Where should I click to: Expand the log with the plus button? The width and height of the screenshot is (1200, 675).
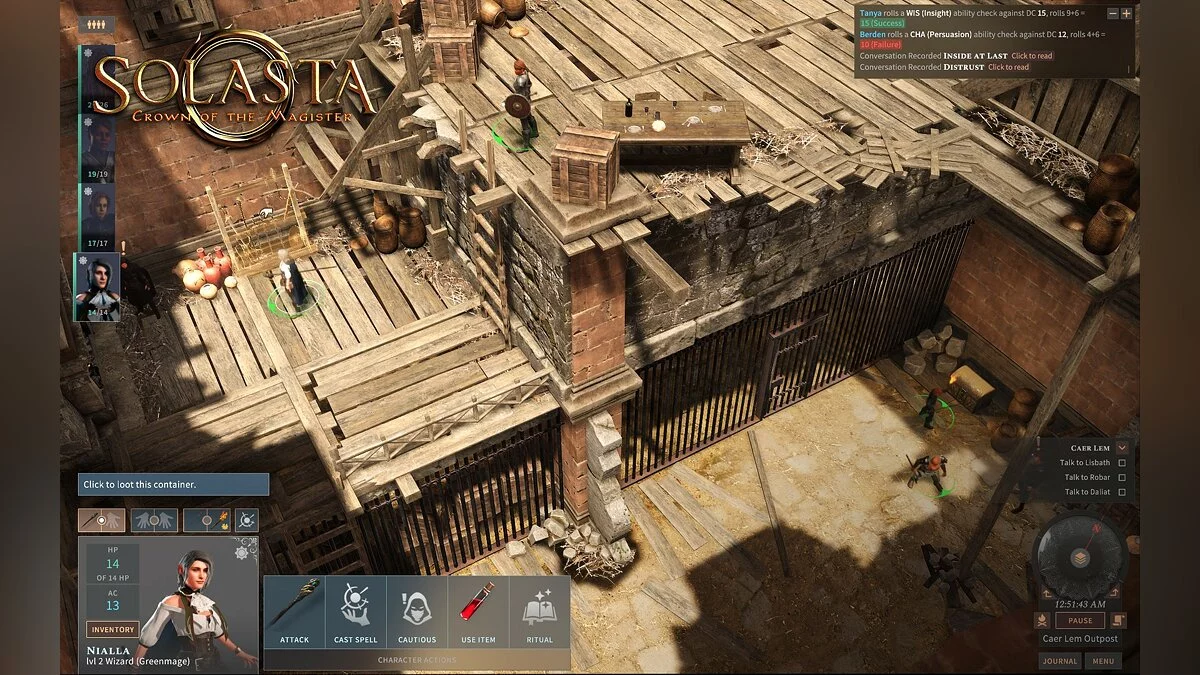pyautogui.click(x=1126, y=14)
